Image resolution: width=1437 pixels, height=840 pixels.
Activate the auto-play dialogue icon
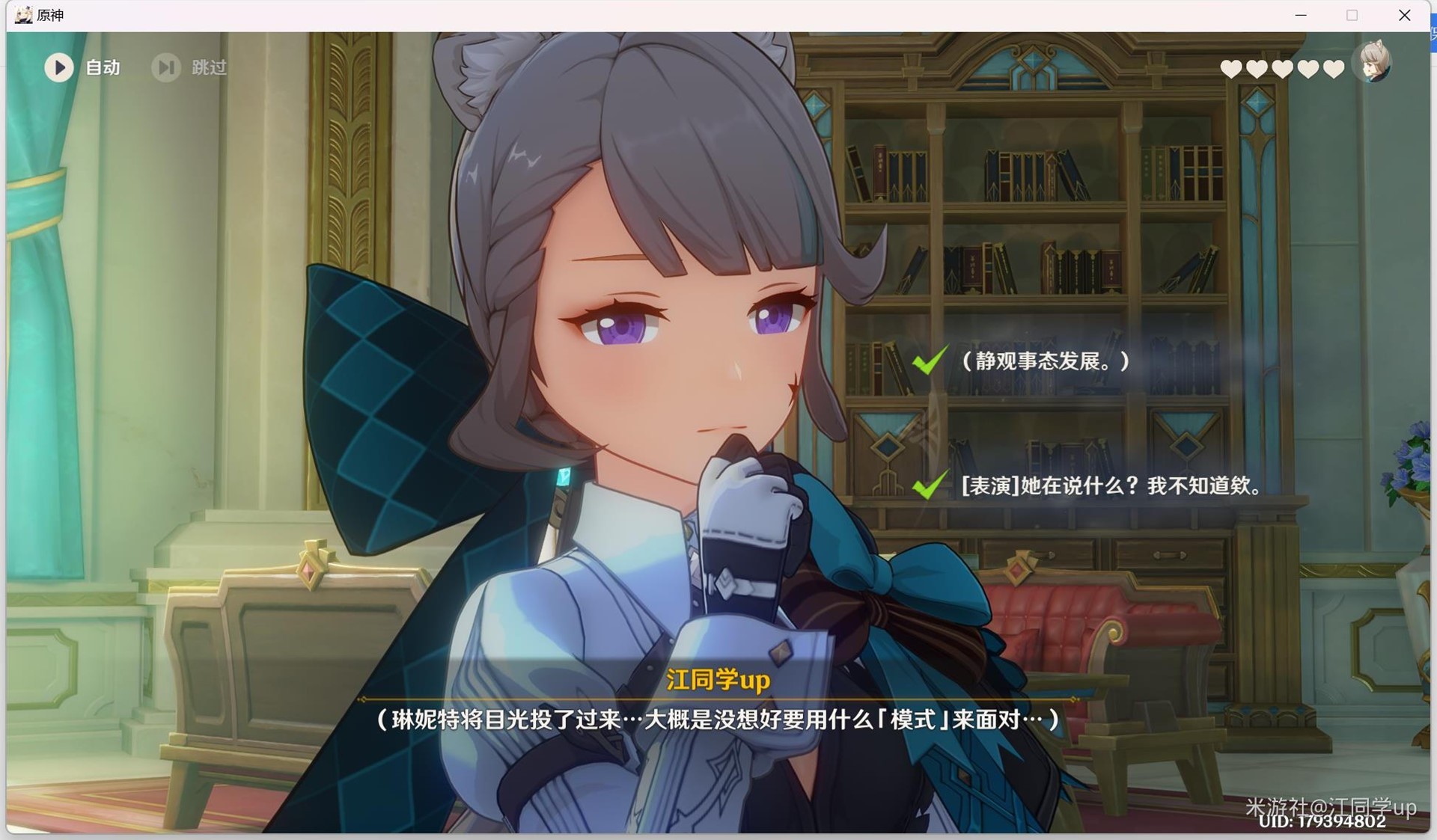59,68
